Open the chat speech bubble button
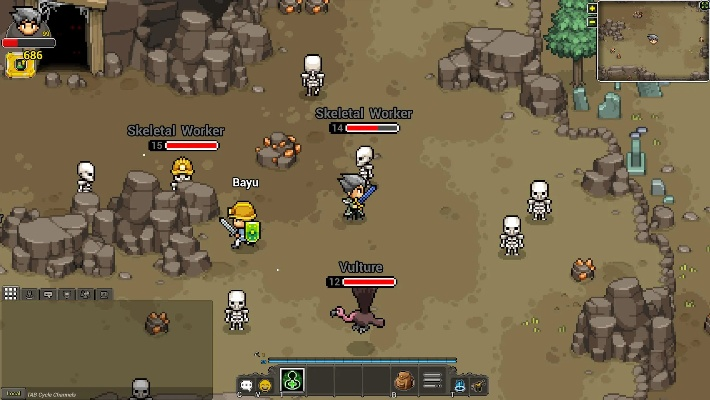Image resolution: width=710 pixels, height=400 pixels. coord(246,384)
